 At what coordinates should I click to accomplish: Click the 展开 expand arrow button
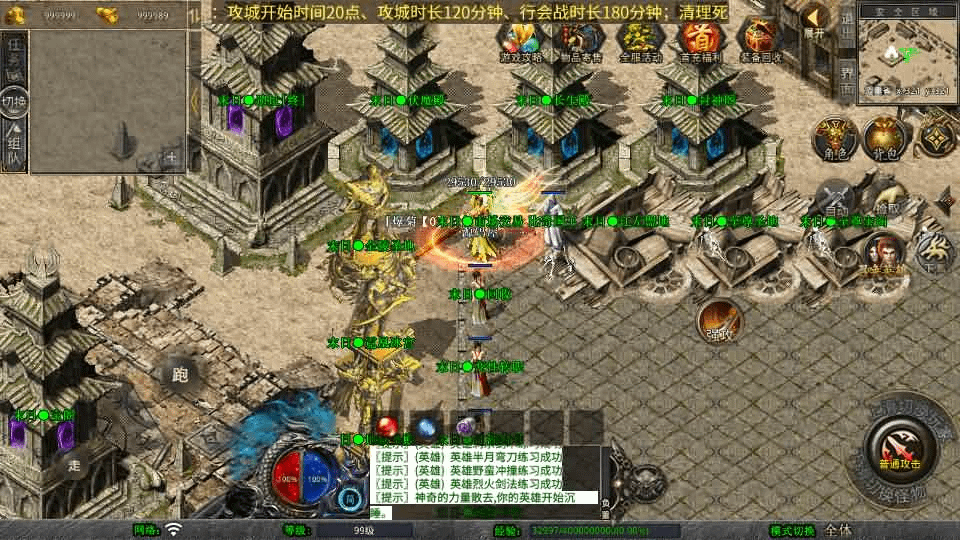(816, 20)
